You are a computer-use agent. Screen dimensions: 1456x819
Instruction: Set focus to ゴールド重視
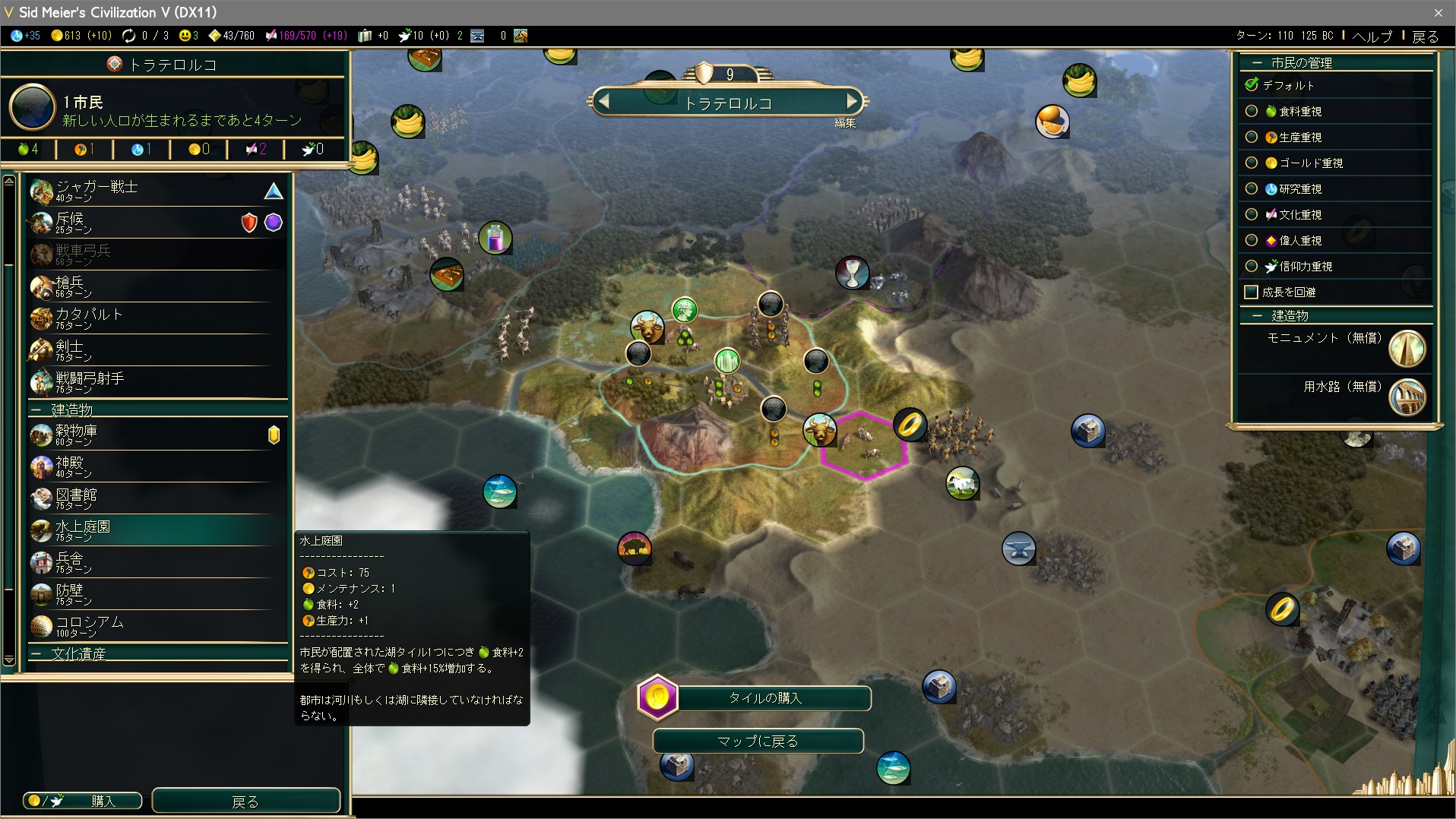pos(1252,163)
